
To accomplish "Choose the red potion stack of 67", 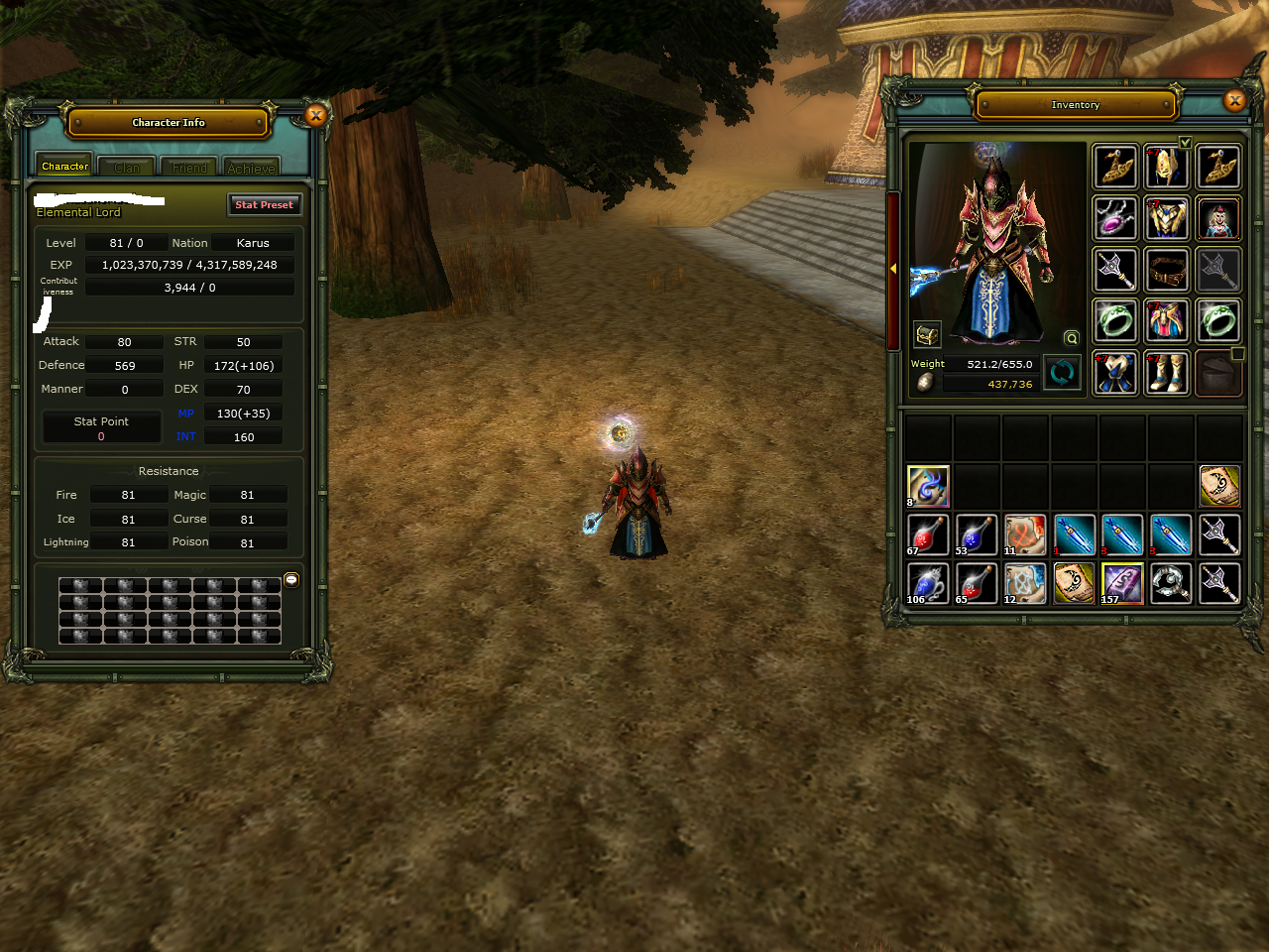I will [928, 535].
